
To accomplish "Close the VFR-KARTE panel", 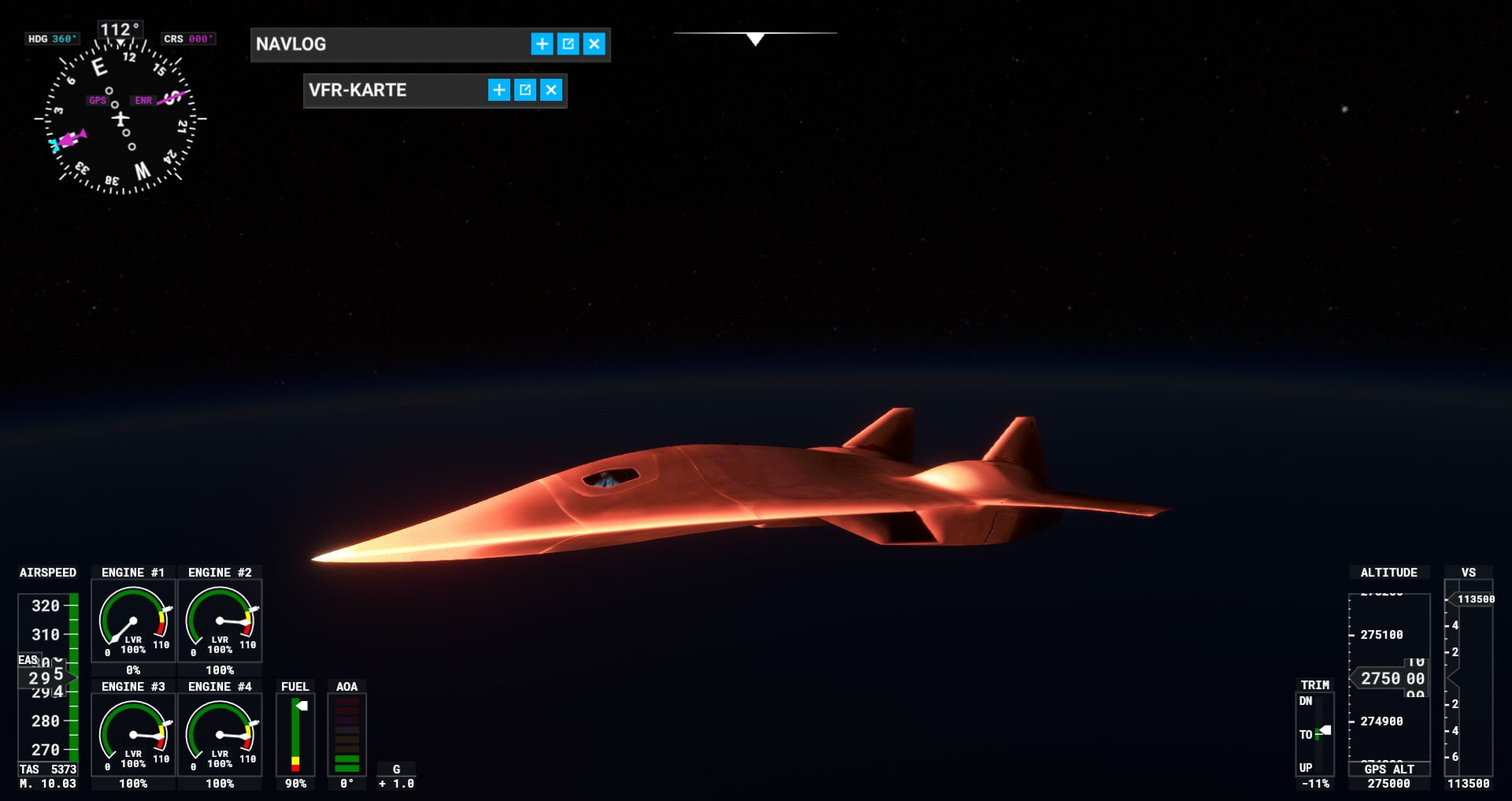I will click(551, 90).
